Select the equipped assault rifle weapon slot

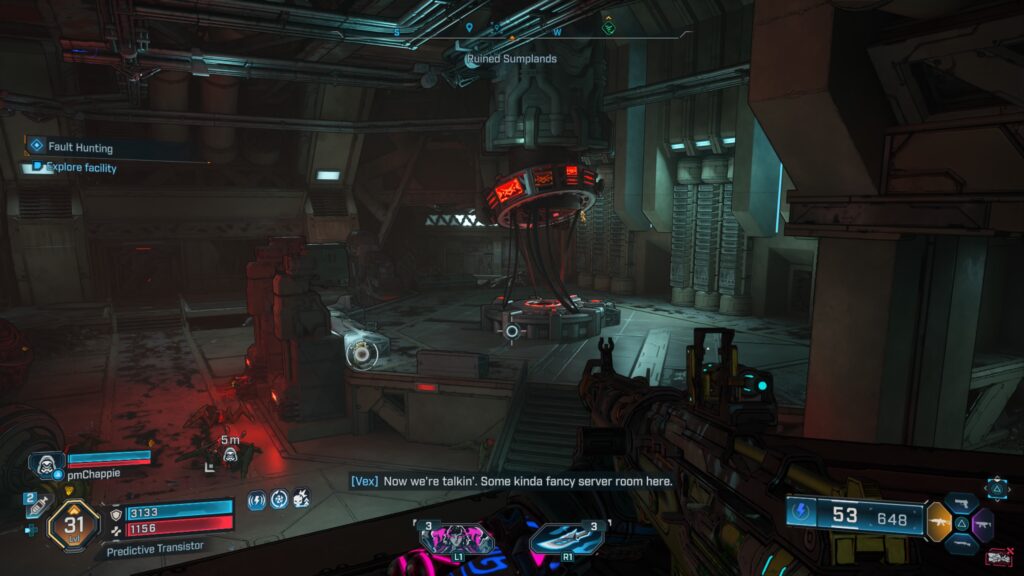click(x=939, y=521)
